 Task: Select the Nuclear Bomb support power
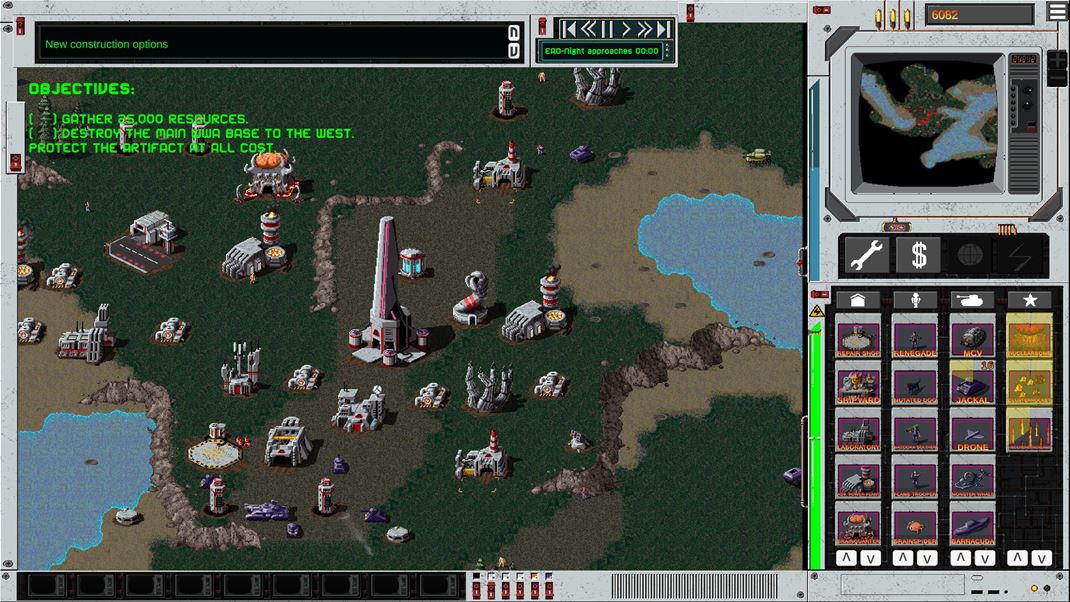[1029, 338]
